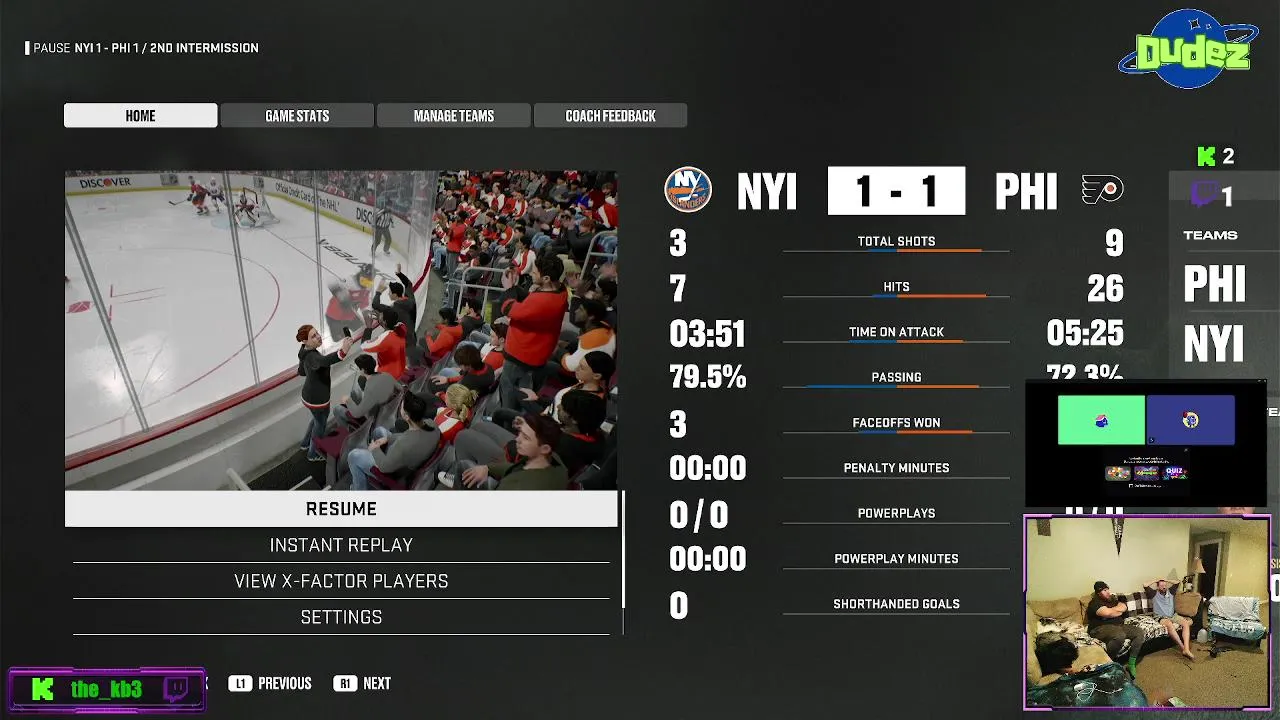Resume the game
The width and height of the screenshot is (1280, 720).
click(x=341, y=509)
